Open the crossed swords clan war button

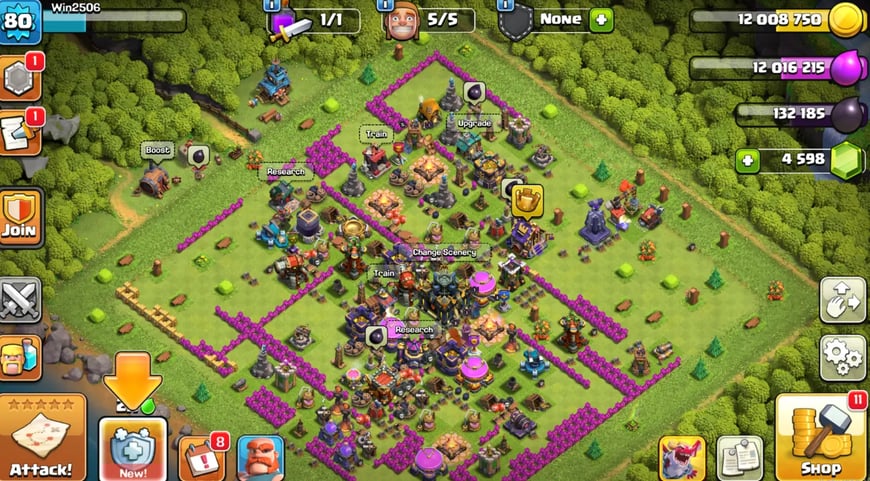point(20,298)
